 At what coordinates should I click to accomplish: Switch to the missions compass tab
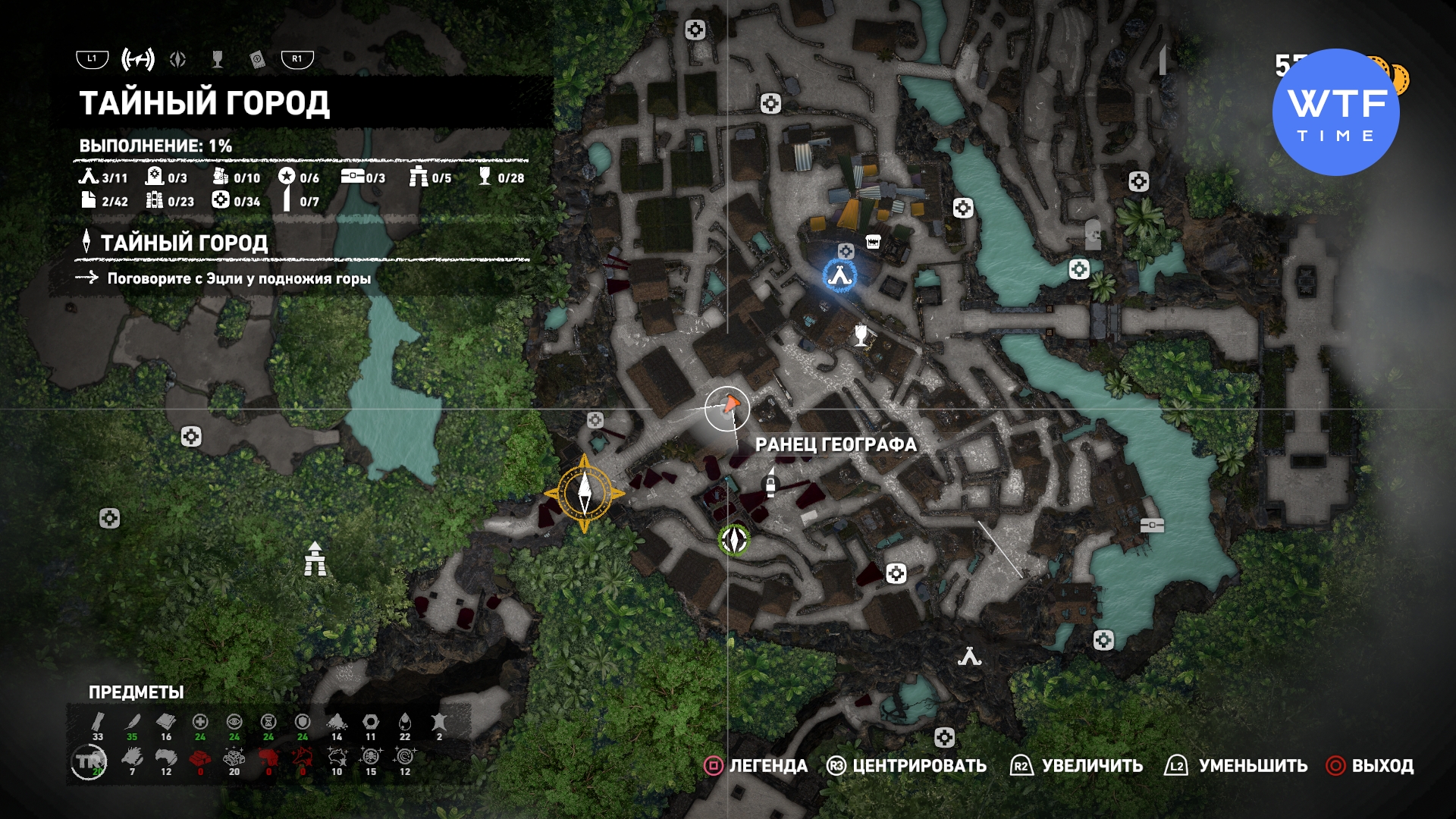click(x=178, y=59)
